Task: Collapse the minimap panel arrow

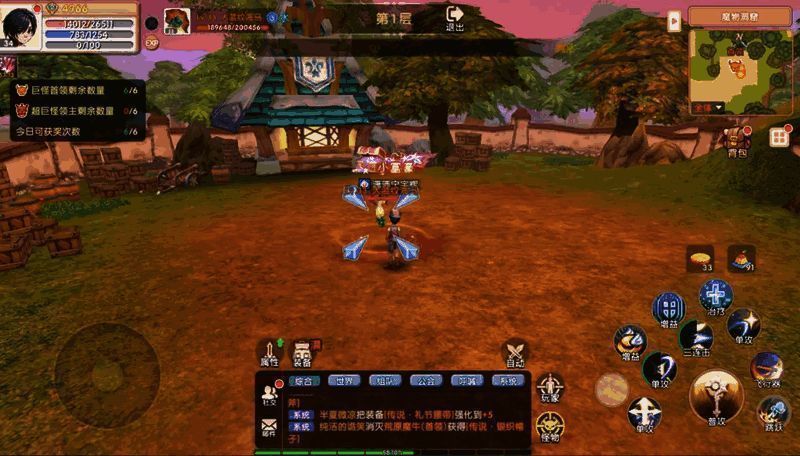Action: 674,19
